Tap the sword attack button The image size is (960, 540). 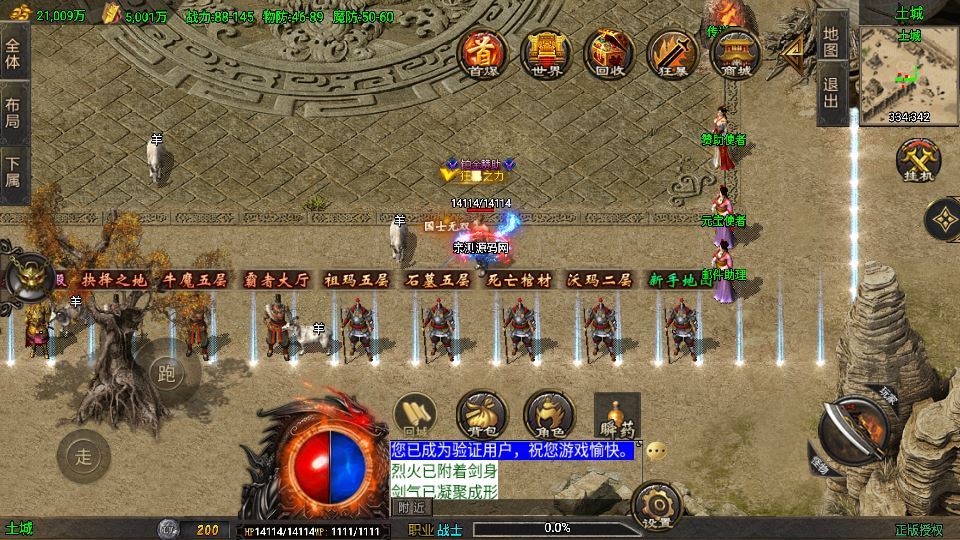pyautogui.click(x=852, y=428)
